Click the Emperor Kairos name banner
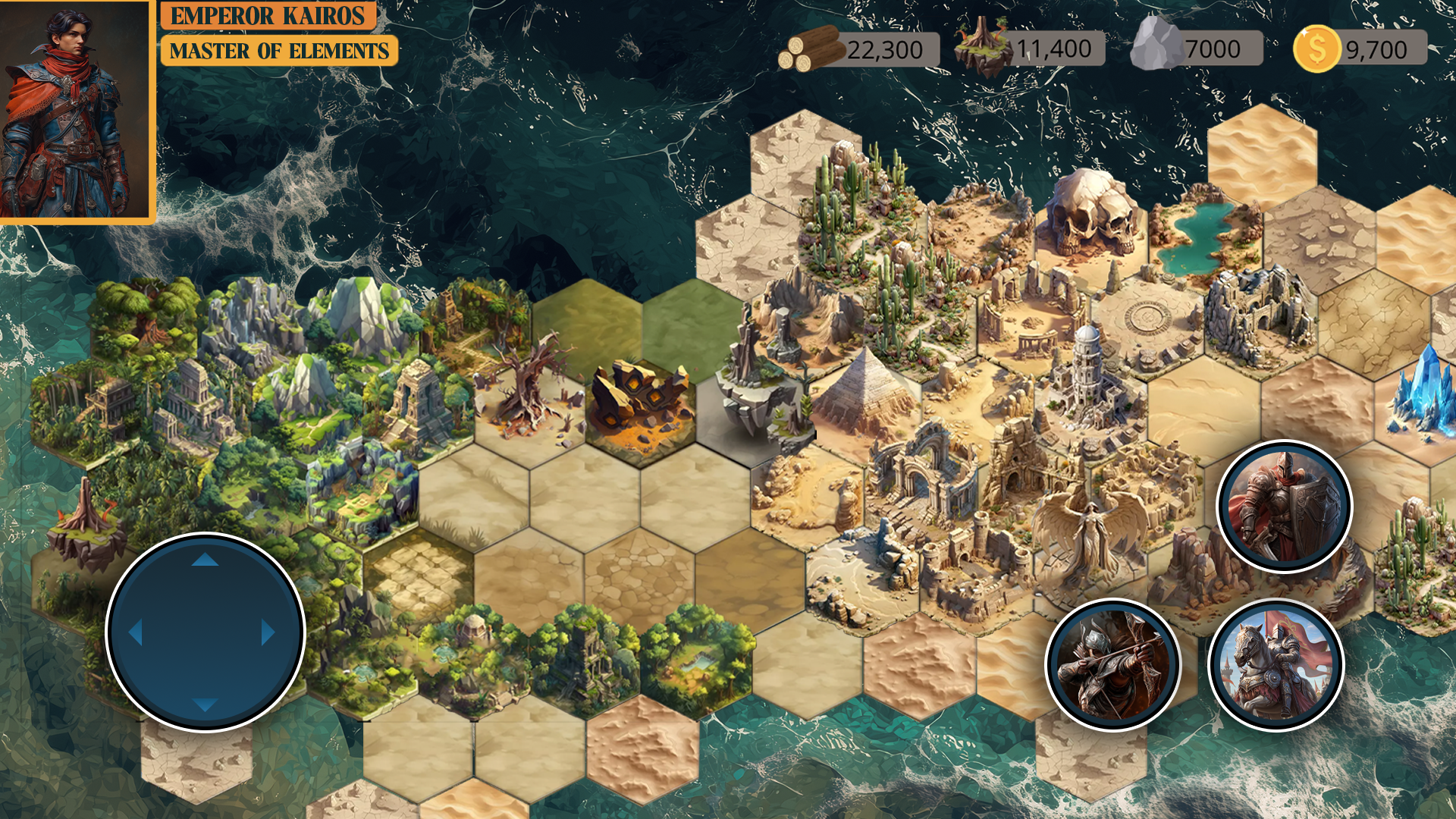This screenshot has width=1456, height=819. click(x=268, y=15)
